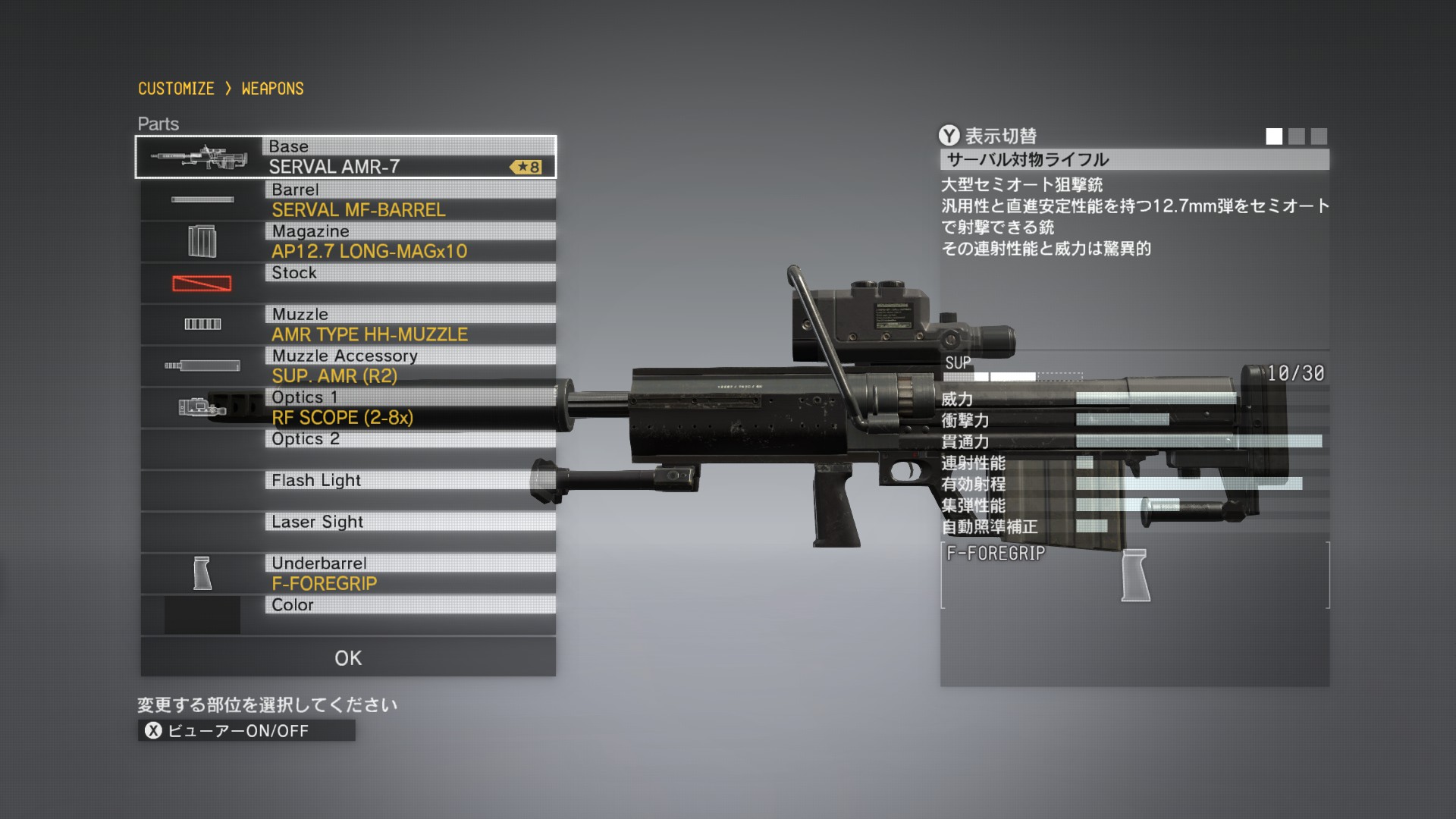Select the Base SERVAL AMR-7 row

(408, 158)
